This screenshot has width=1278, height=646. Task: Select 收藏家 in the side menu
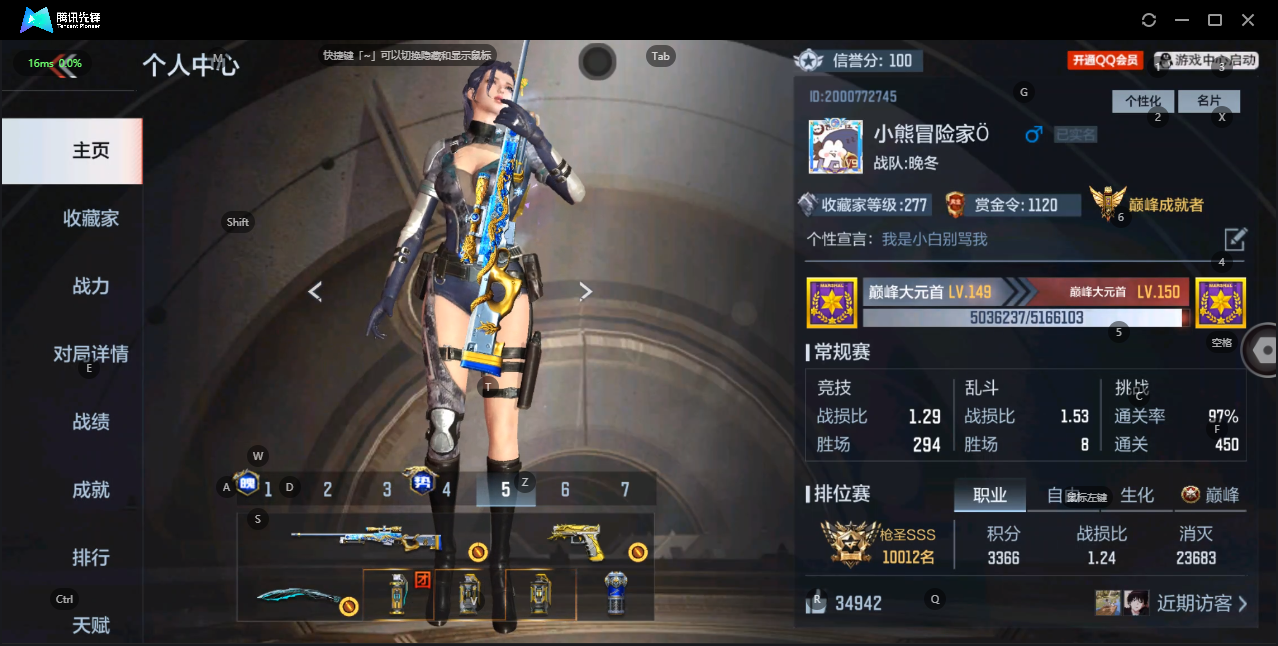[91, 218]
